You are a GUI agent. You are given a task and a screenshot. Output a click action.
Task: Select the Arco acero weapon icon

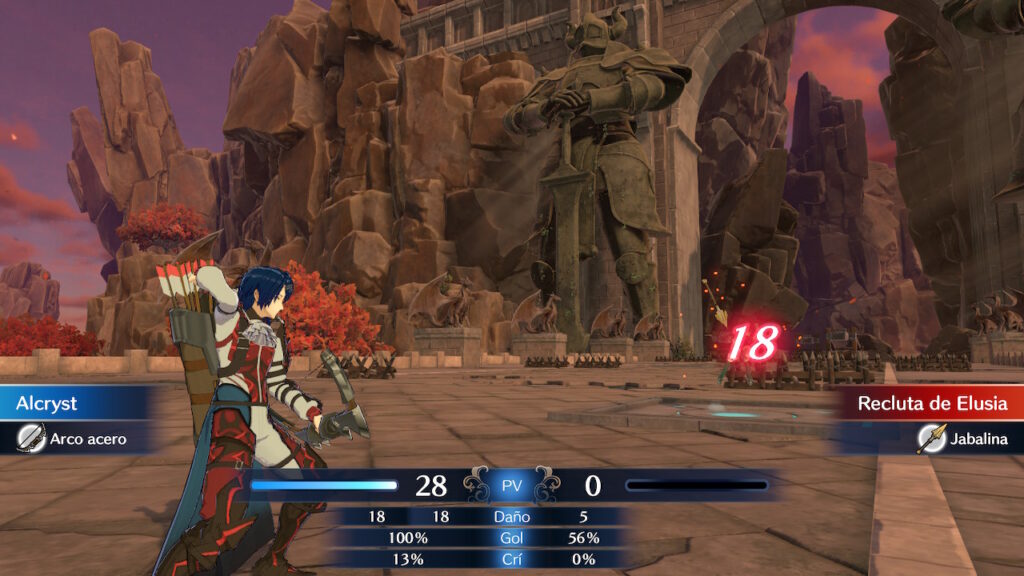point(32,438)
